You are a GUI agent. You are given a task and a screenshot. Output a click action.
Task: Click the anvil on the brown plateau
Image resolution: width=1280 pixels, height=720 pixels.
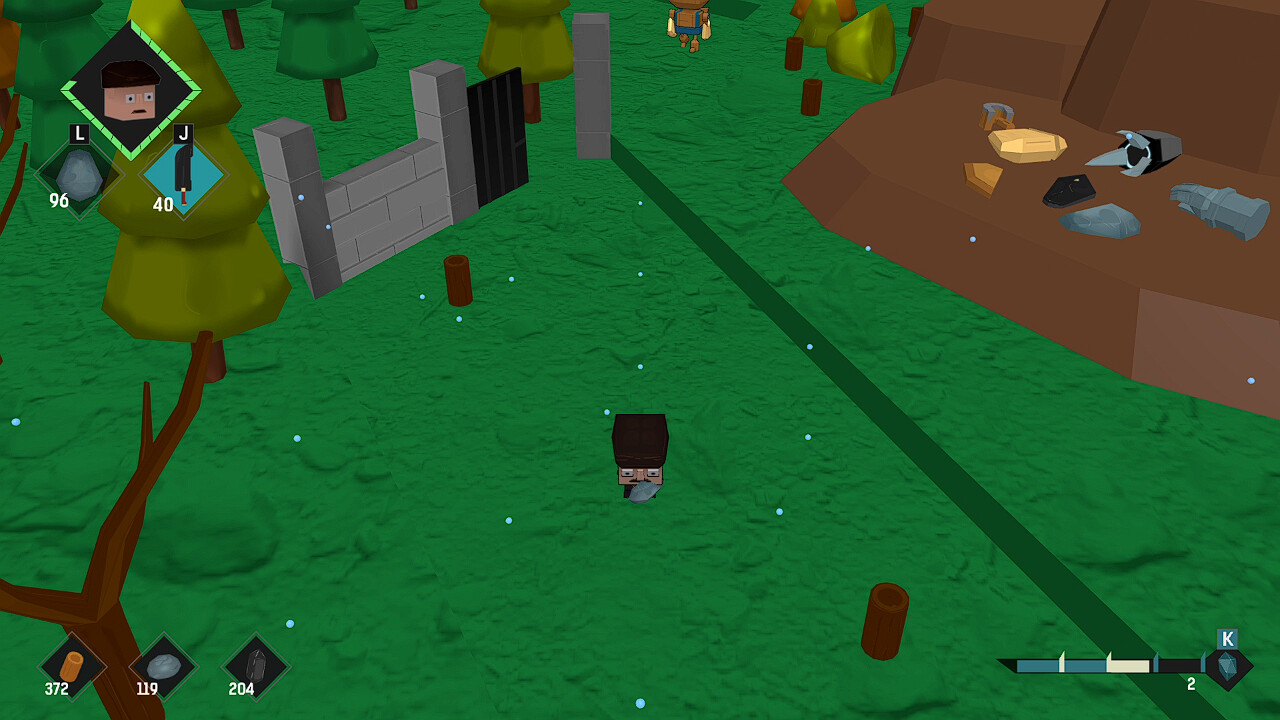click(x=1140, y=150)
